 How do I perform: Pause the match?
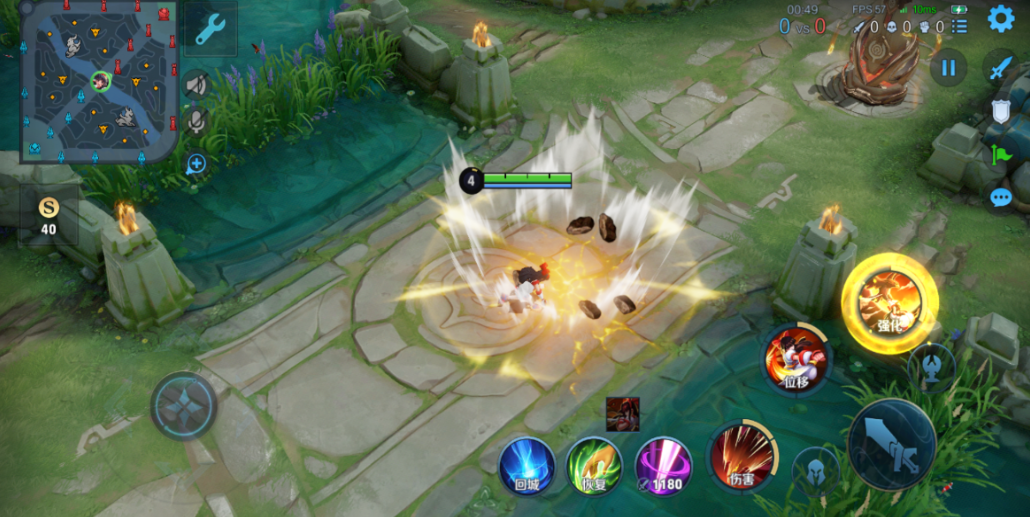(x=948, y=68)
